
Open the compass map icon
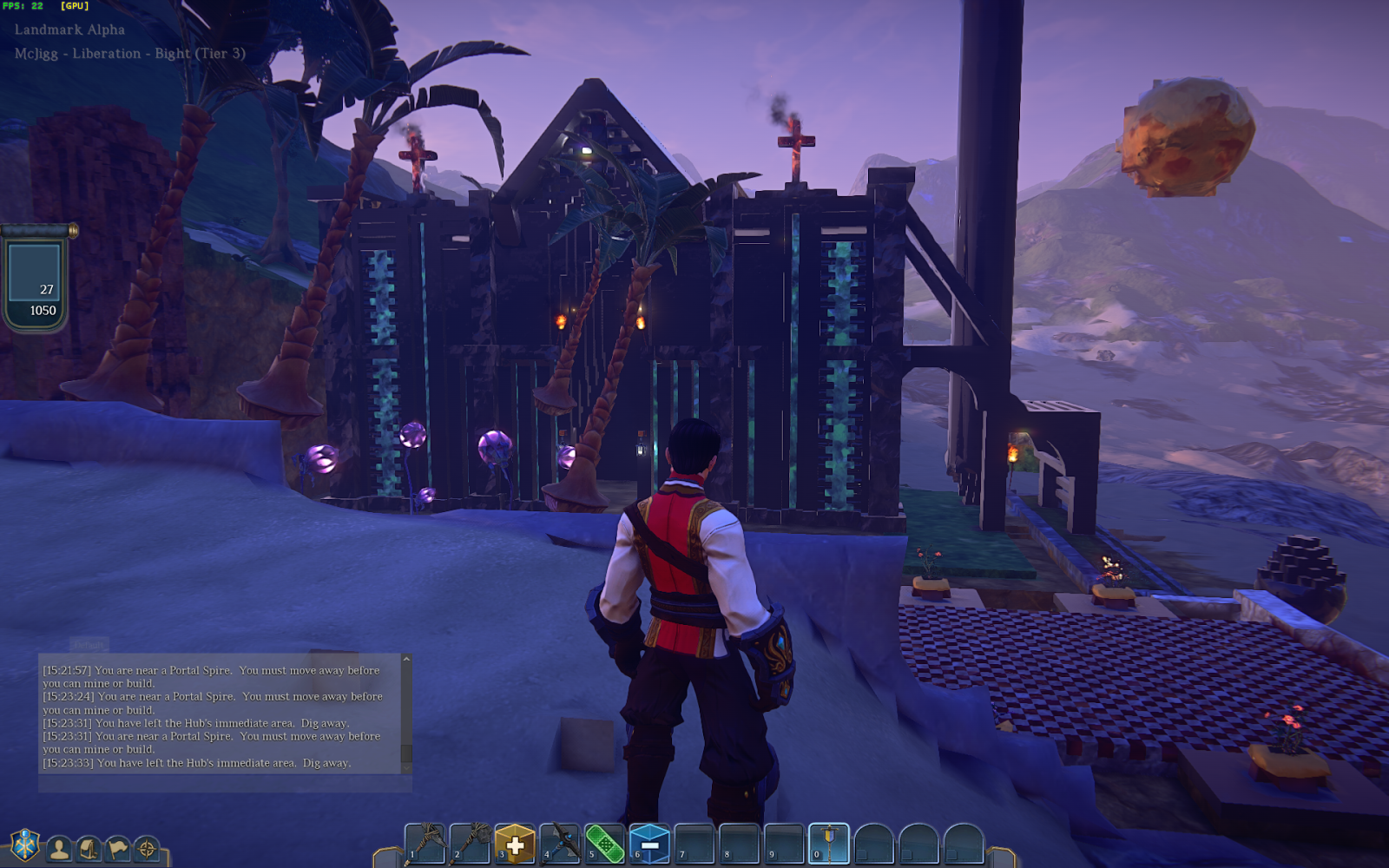(x=147, y=848)
